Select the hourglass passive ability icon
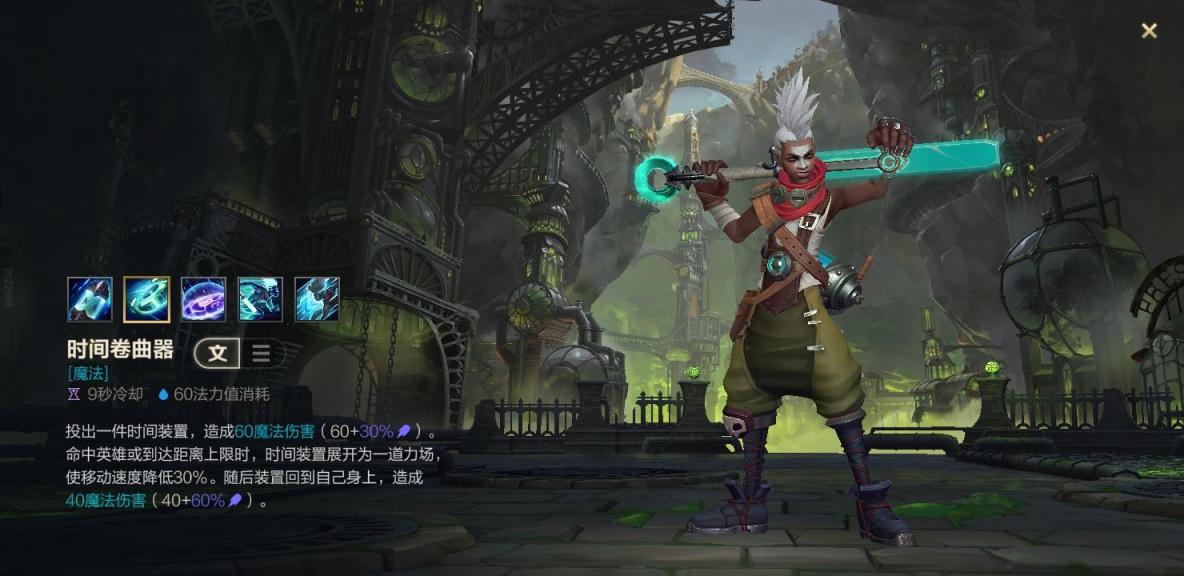 pyautogui.click(x=90, y=299)
